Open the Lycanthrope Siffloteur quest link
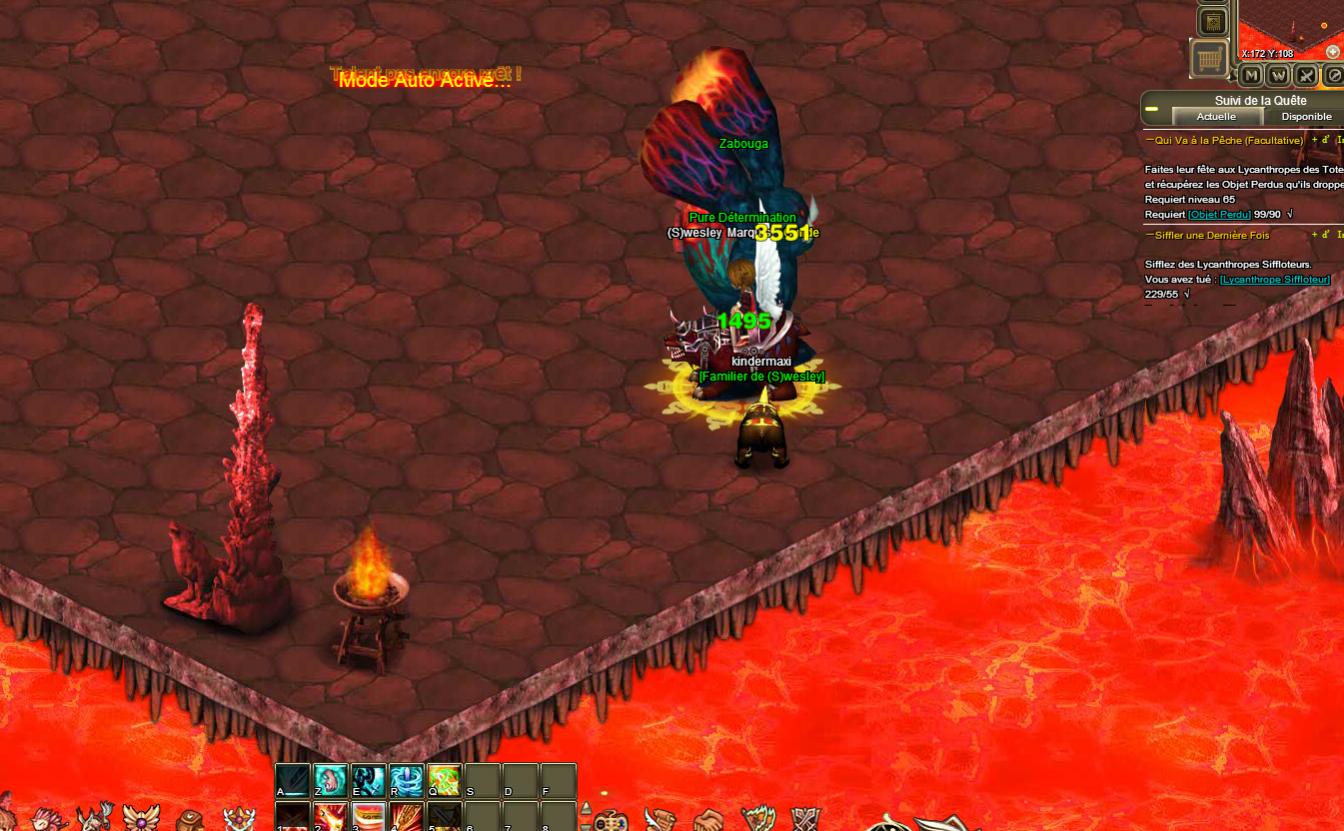1344x831 pixels. point(1275,279)
